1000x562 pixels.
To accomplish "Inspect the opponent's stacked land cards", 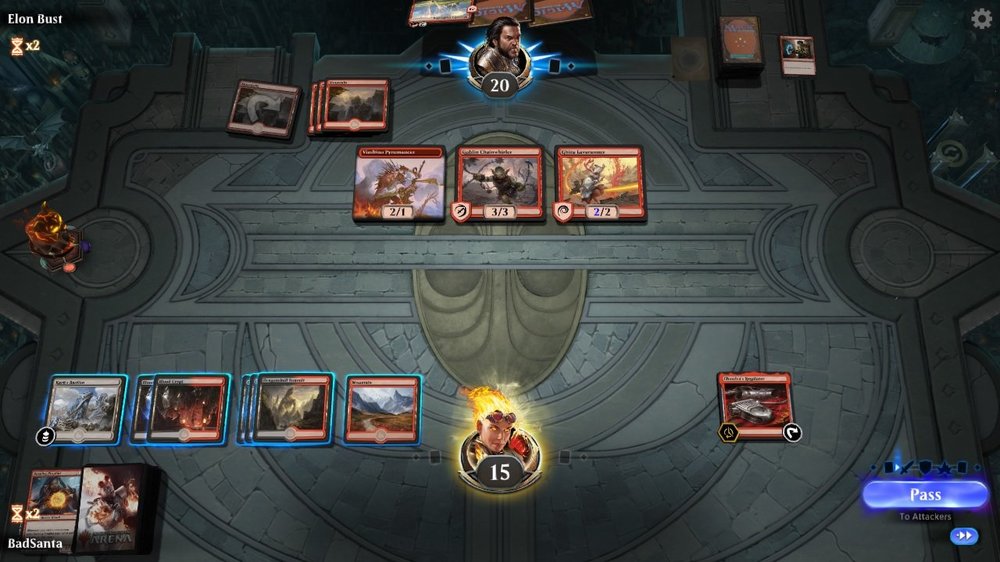I will (352, 105).
